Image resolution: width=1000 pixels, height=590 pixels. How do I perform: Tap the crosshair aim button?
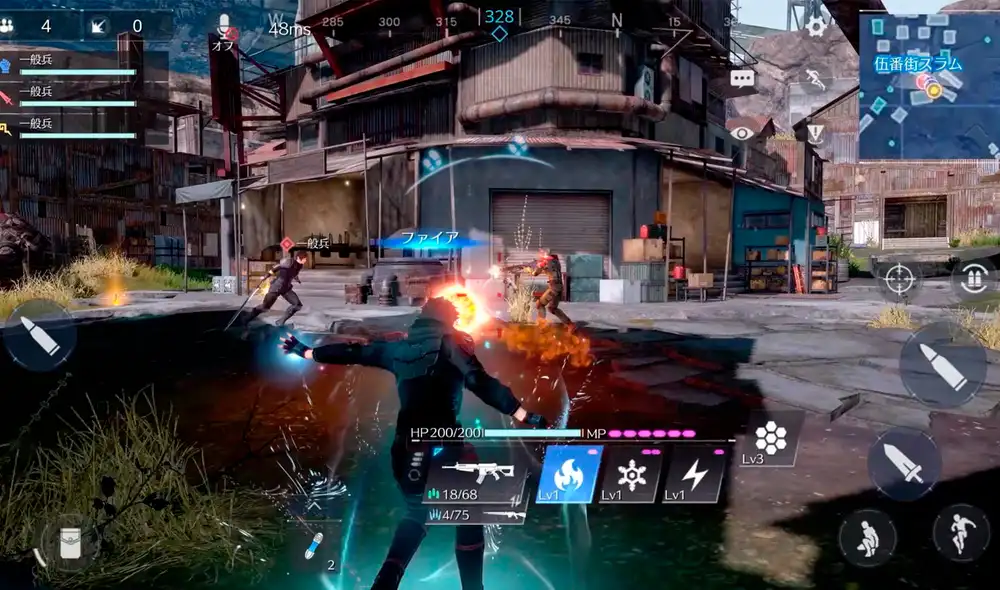(x=899, y=280)
